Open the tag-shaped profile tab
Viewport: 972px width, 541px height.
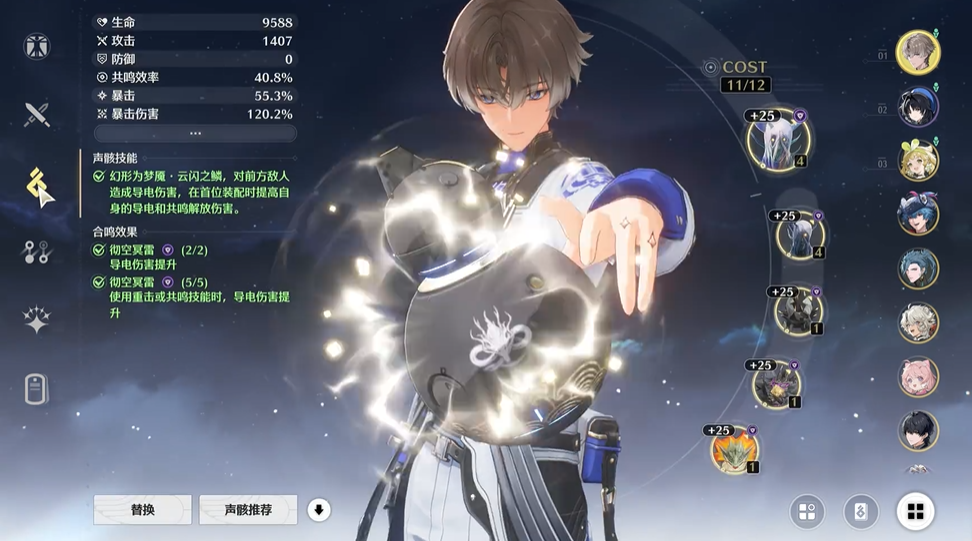tap(37, 388)
